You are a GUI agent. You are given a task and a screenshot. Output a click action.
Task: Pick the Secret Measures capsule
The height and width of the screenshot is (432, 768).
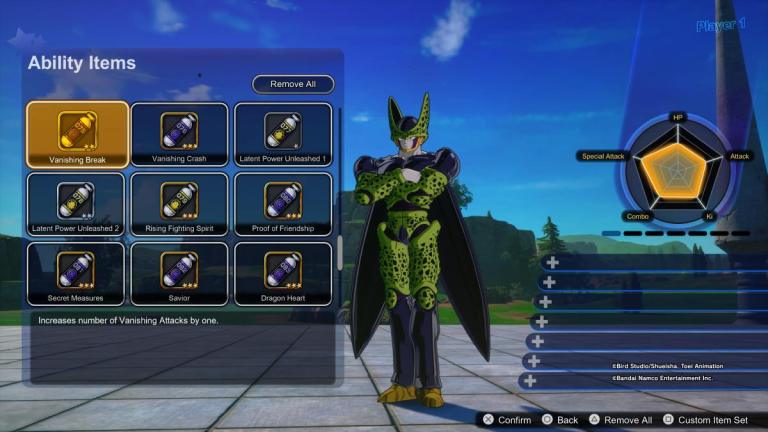pos(76,273)
